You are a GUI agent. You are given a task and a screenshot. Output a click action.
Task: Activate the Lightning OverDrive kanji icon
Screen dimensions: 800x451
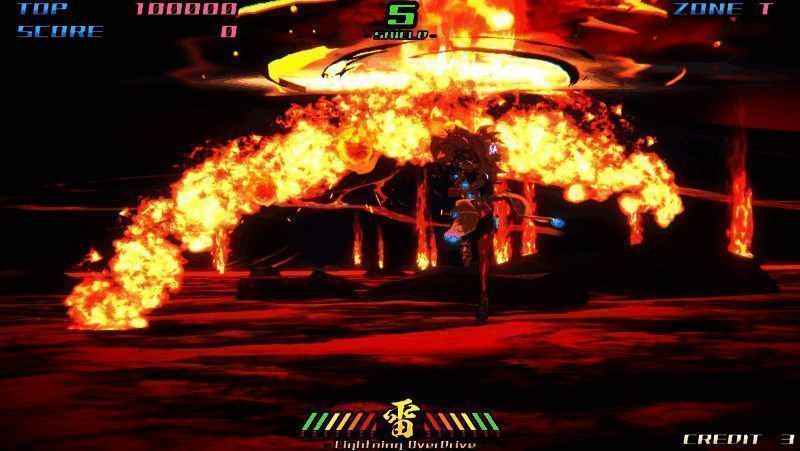(402, 420)
